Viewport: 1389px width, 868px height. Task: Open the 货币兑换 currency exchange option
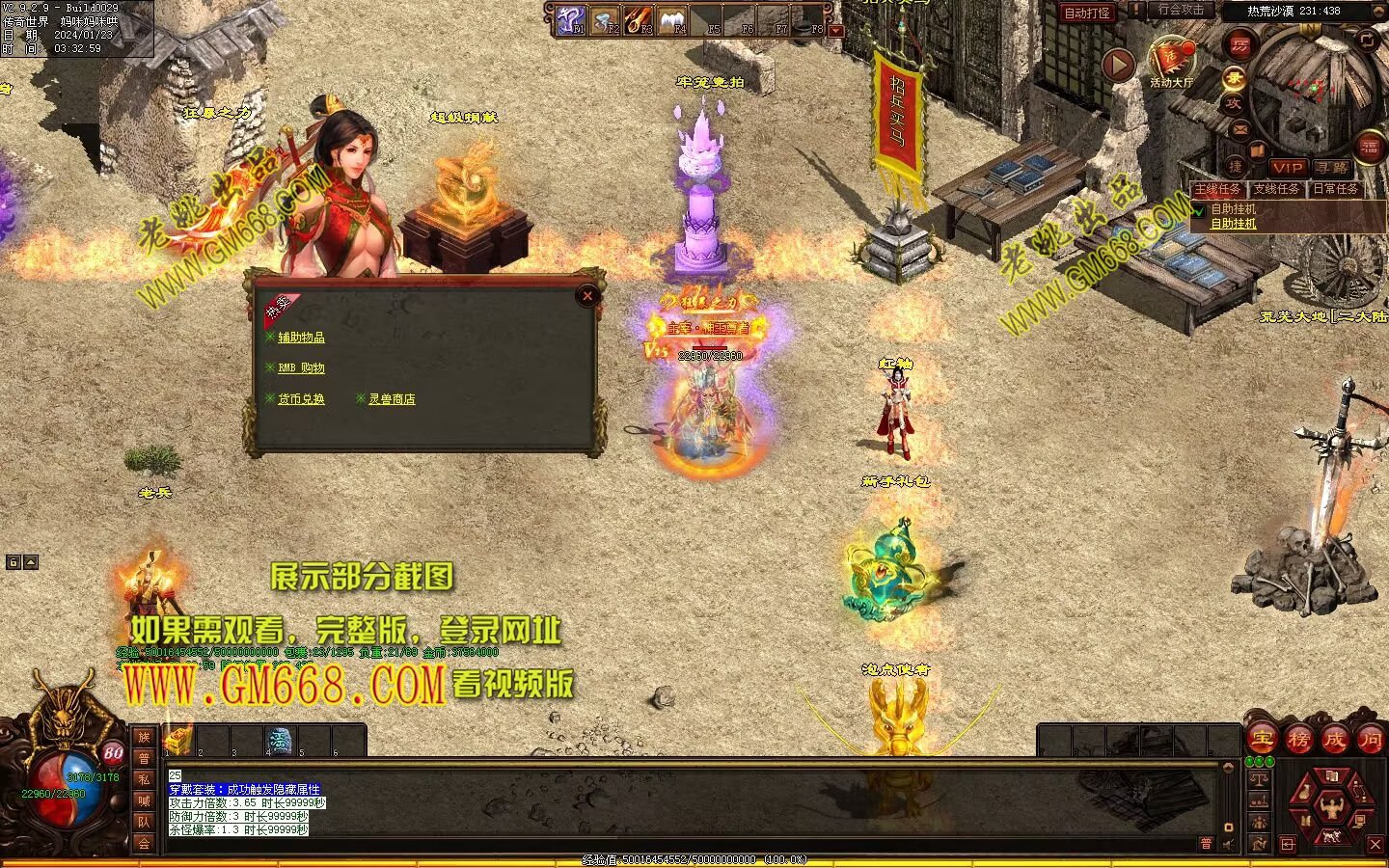point(301,399)
